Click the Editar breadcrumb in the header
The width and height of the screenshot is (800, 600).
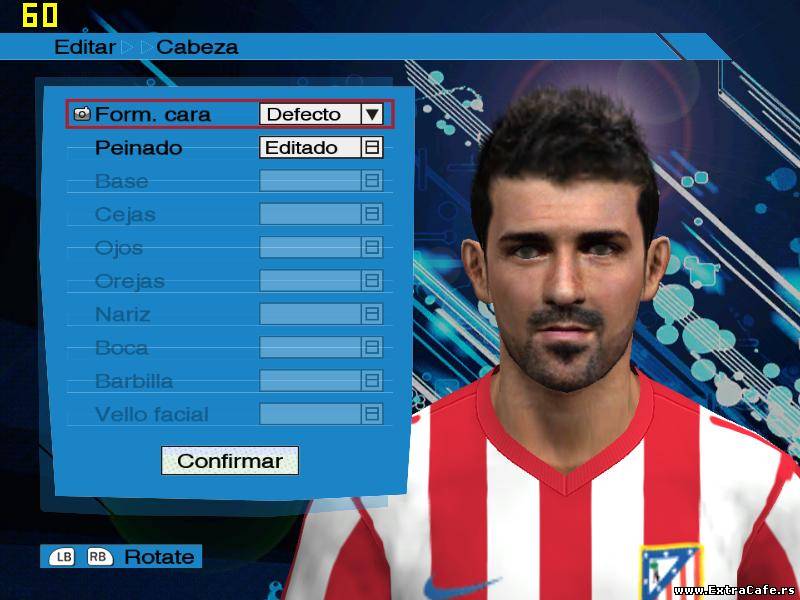[85, 47]
